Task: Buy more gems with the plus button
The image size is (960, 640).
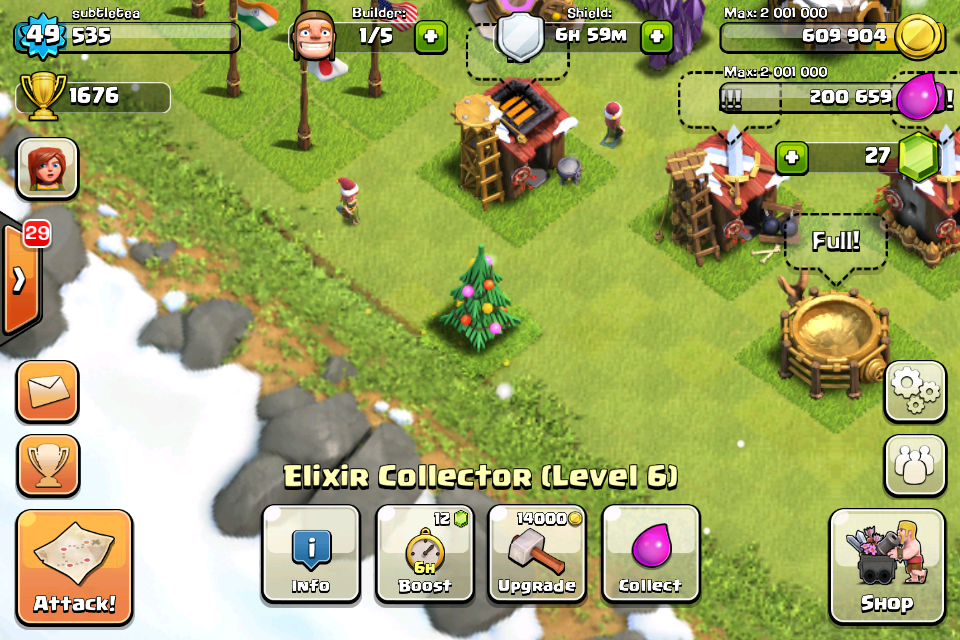Action: [x=792, y=157]
